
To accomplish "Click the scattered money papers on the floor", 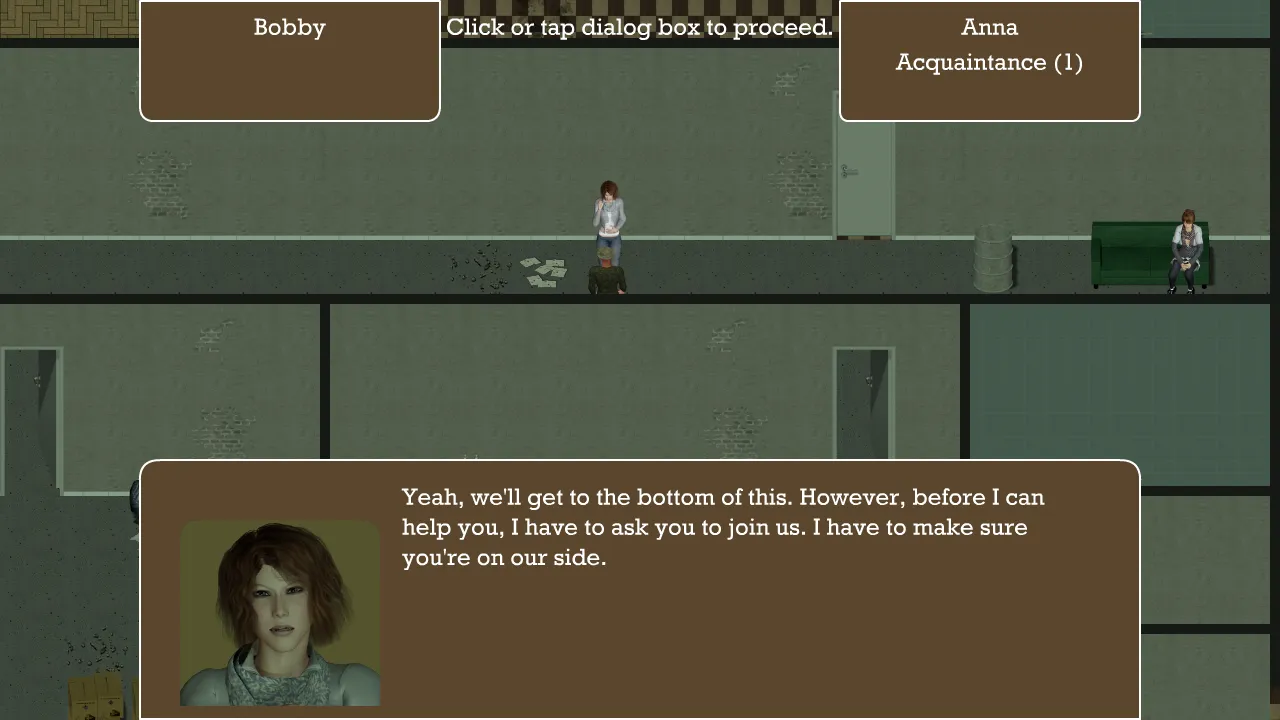I will (x=542, y=272).
